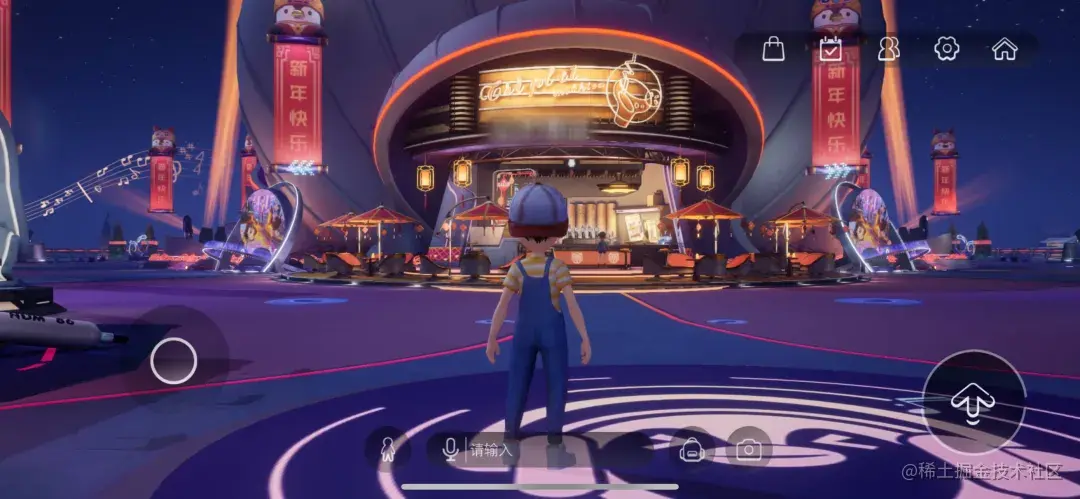Open the camera for a screenshot
The width and height of the screenshot is (1080, 499).
748,450
